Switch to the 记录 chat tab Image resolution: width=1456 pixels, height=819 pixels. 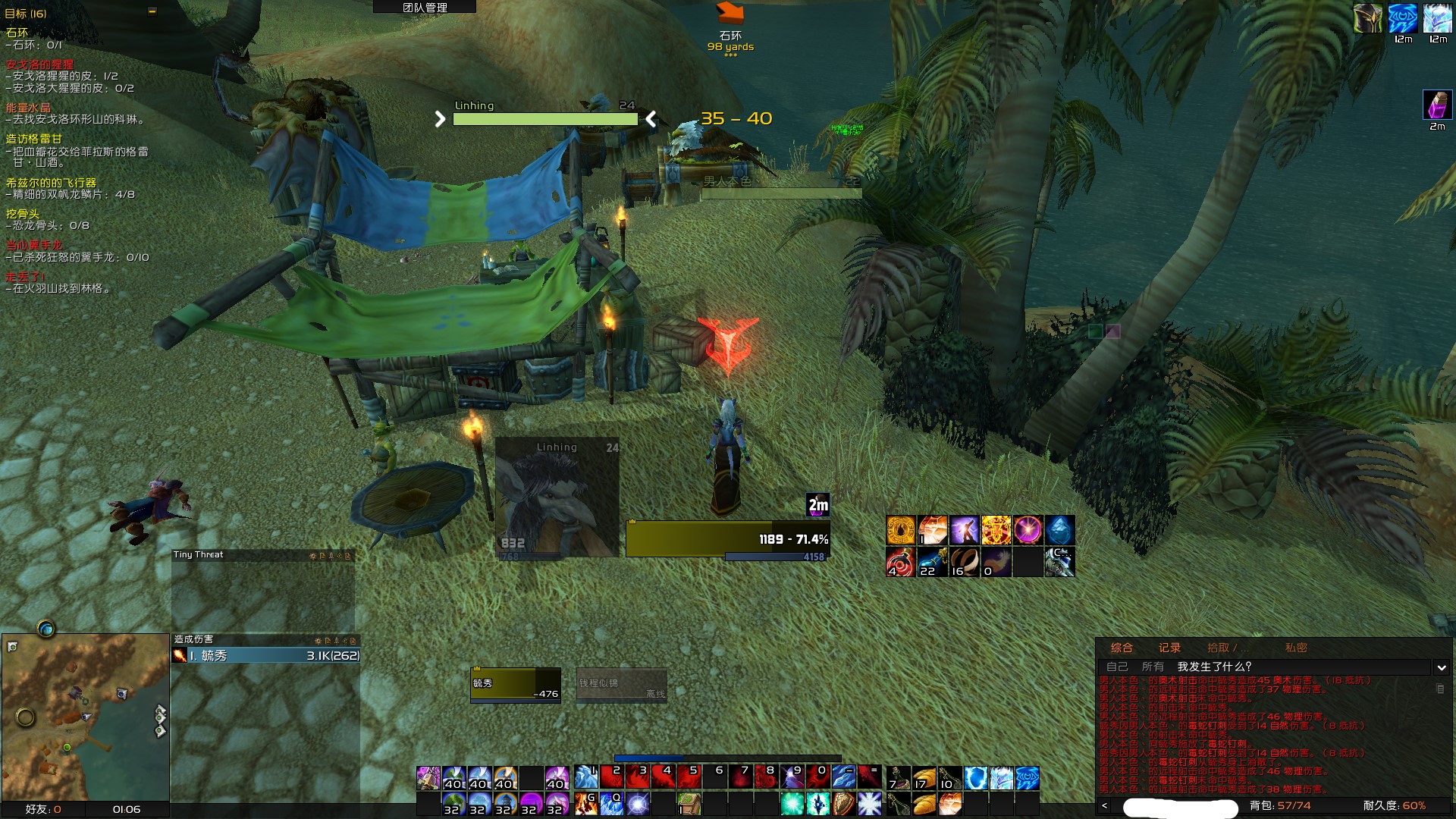(1170, 649)
